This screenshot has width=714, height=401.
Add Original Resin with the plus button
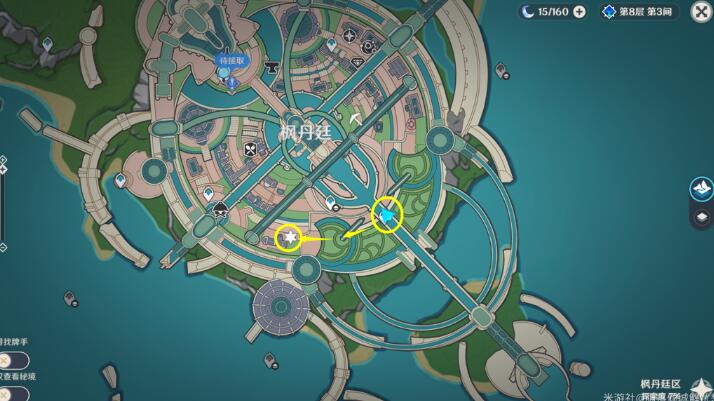point(579,12)
